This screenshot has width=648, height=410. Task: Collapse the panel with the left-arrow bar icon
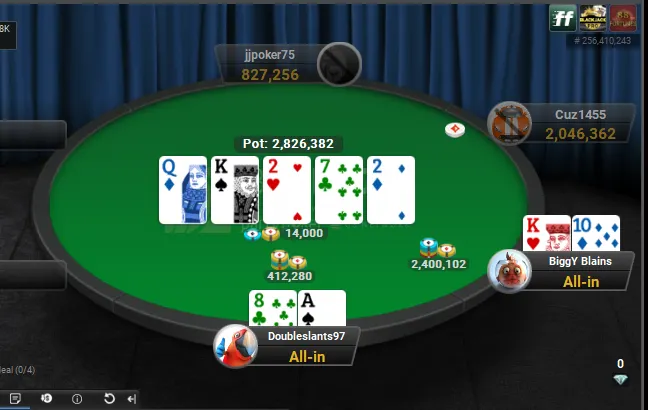(x=132, y=398)
